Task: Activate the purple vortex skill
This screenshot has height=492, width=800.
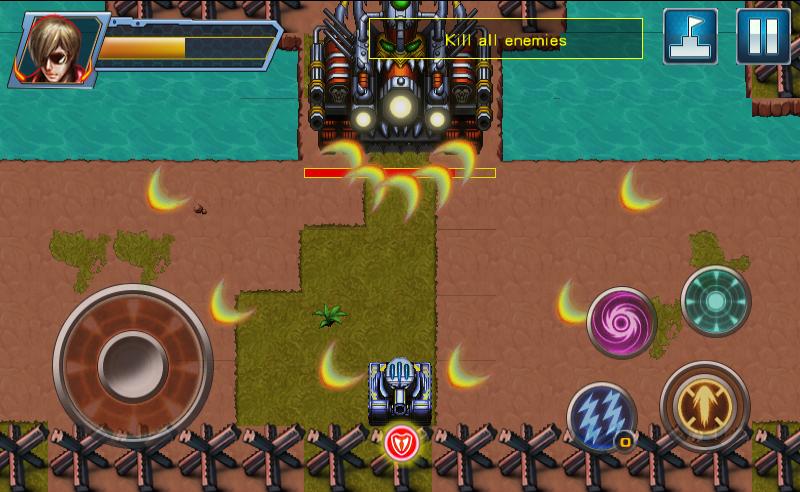Action: (x=621, y=322)
